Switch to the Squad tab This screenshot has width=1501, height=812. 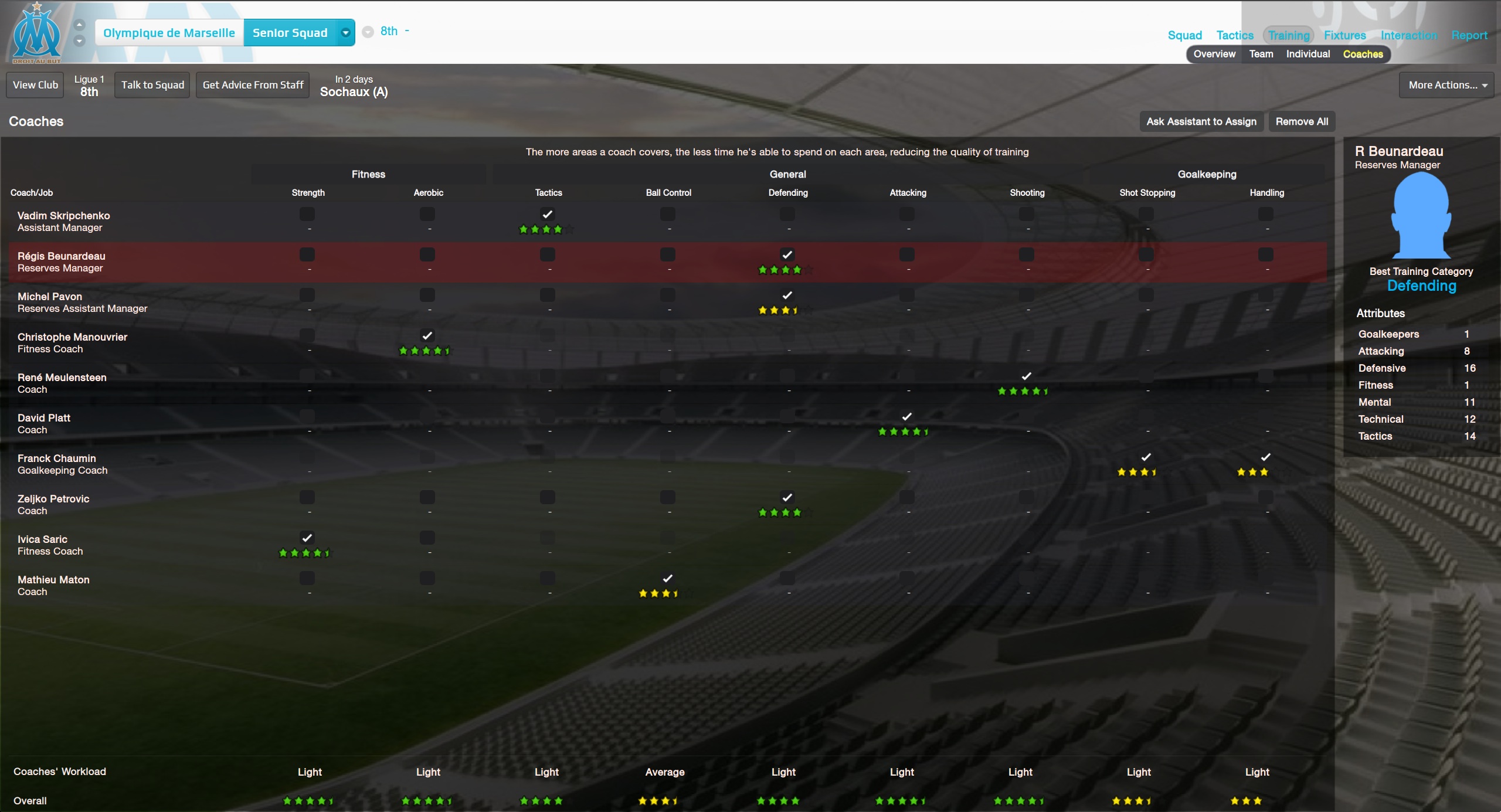point(1184,35)
